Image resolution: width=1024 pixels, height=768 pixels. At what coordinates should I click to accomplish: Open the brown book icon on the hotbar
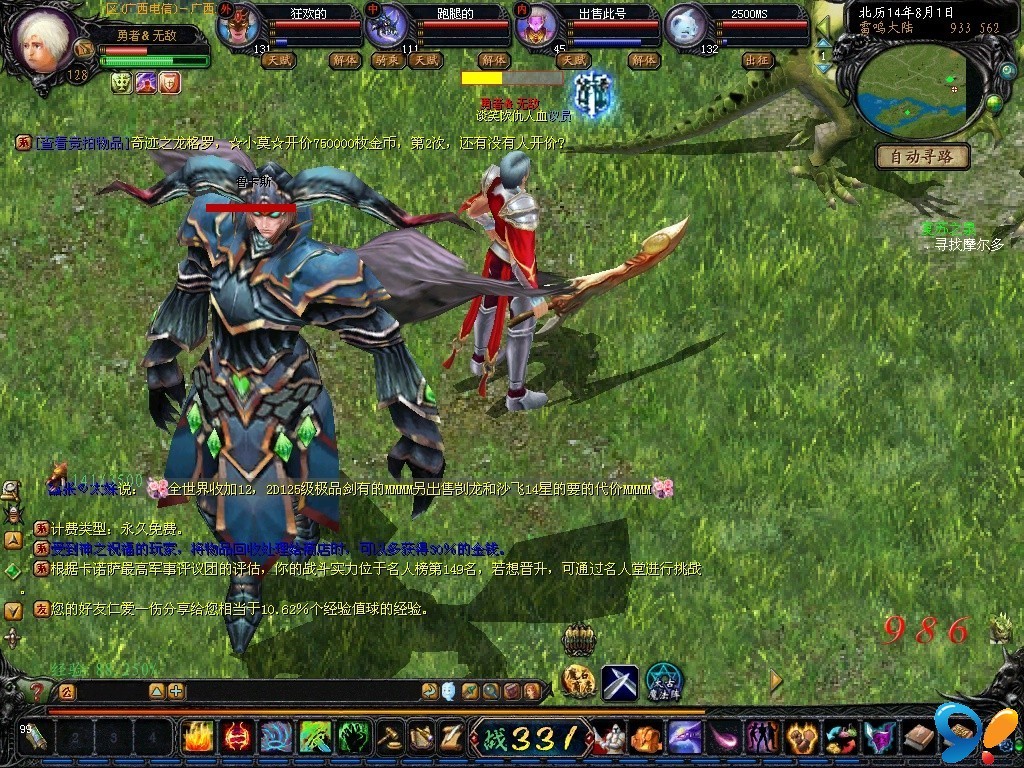919,738
